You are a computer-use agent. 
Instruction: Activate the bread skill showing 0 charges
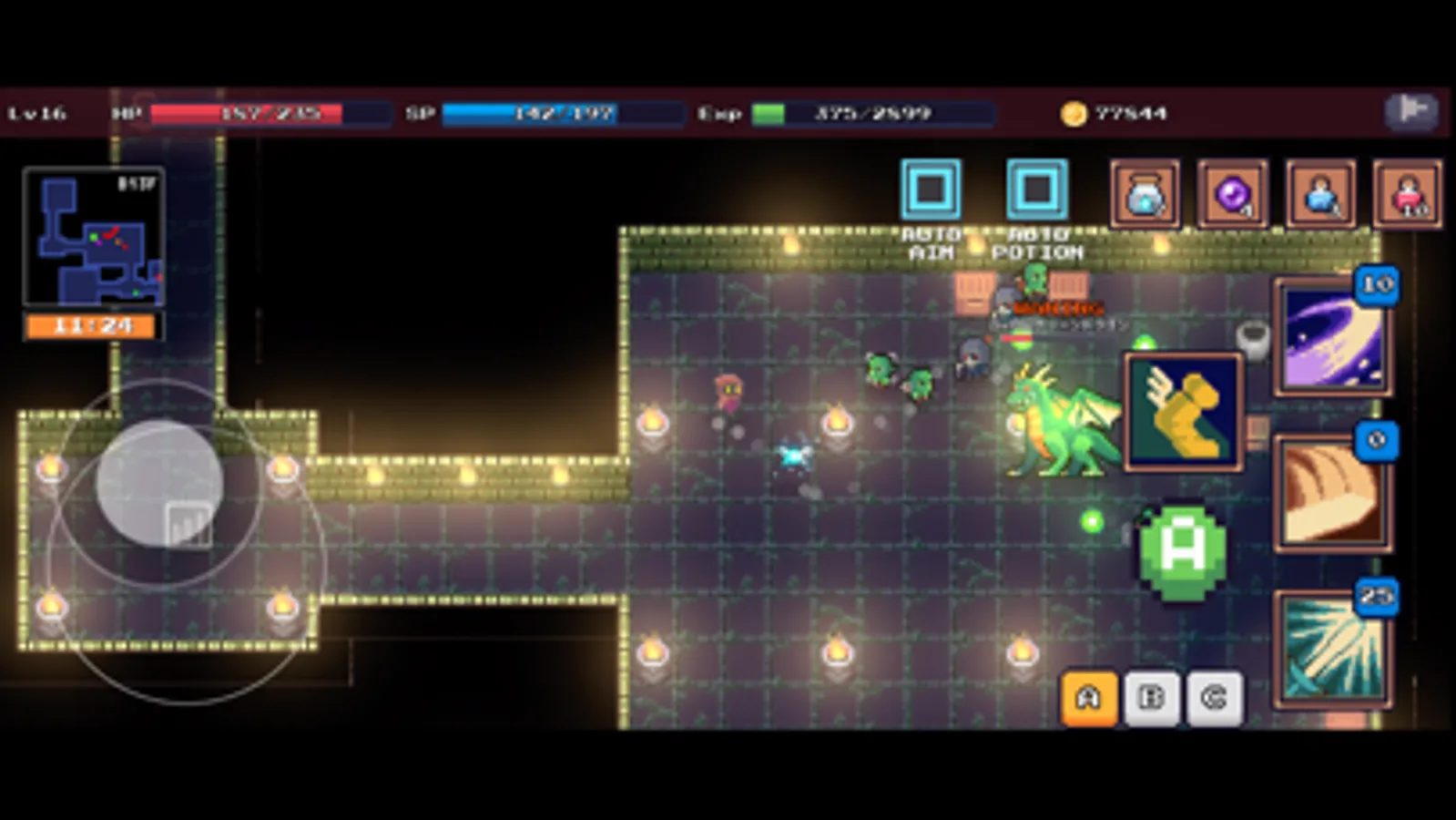[1333, 490]
